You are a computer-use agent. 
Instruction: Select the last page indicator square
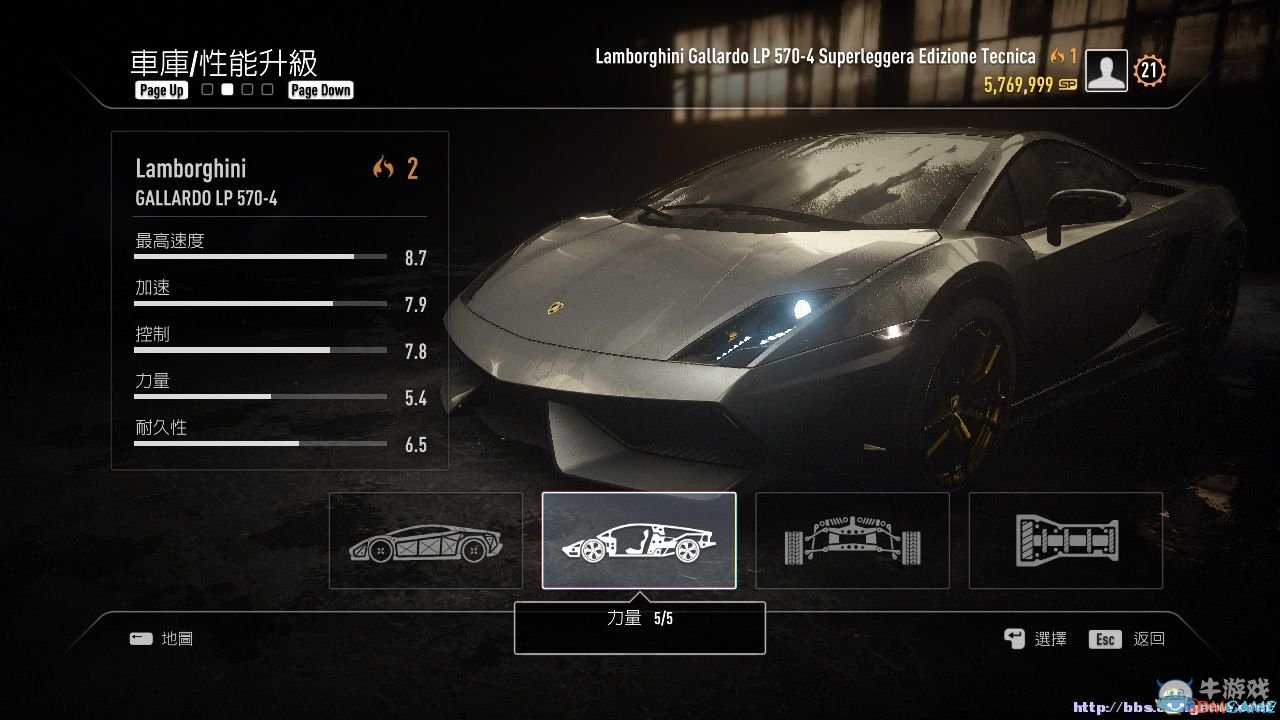tap(266, 89)
